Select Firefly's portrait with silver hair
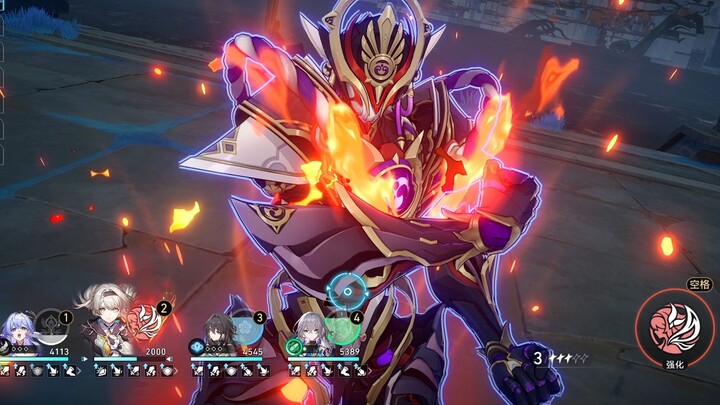720x405 pixels. tap(110, 320)
